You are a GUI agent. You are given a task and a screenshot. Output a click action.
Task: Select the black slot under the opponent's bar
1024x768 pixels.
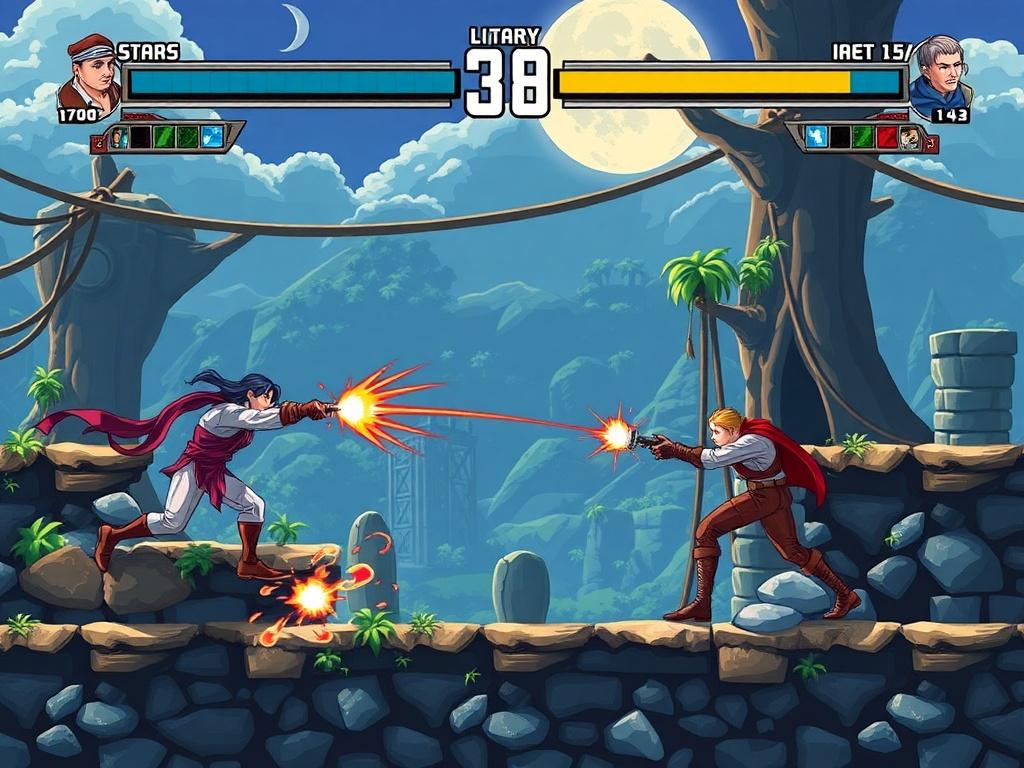(841, 137)
